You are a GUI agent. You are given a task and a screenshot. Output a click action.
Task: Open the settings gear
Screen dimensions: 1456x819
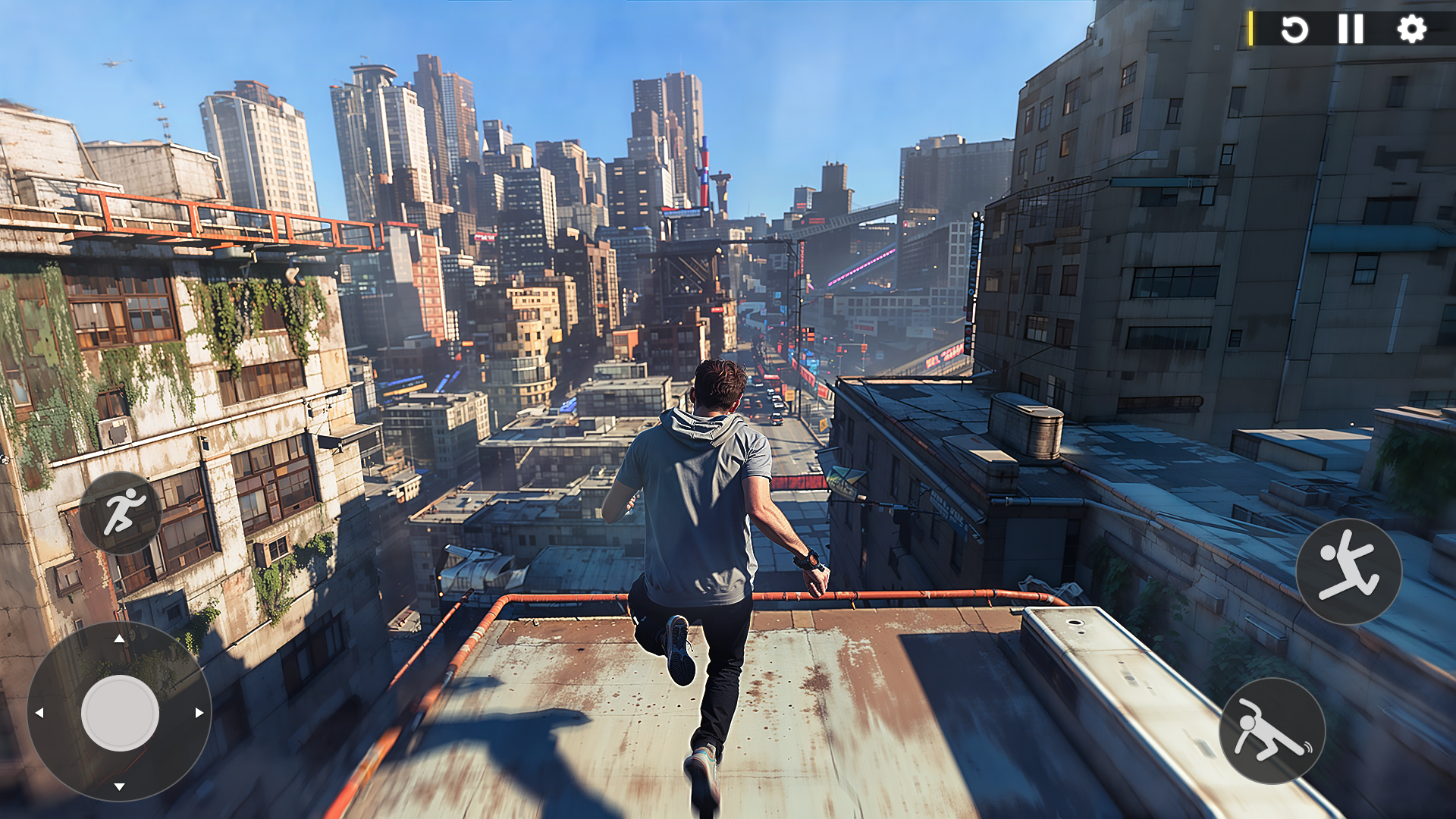tap(1411, 29)
